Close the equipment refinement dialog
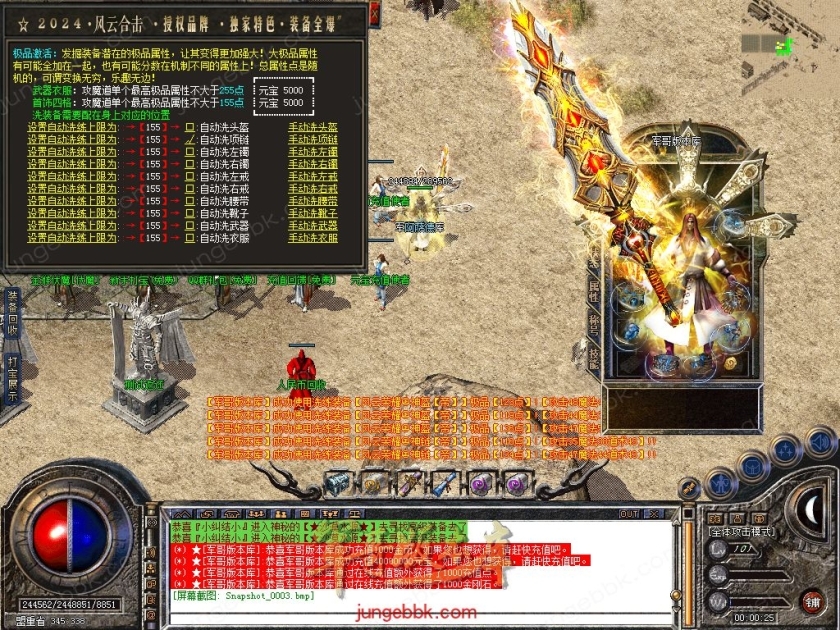This screenshot has width=840, height=630. pyautogui.click(x=374, y=14)
